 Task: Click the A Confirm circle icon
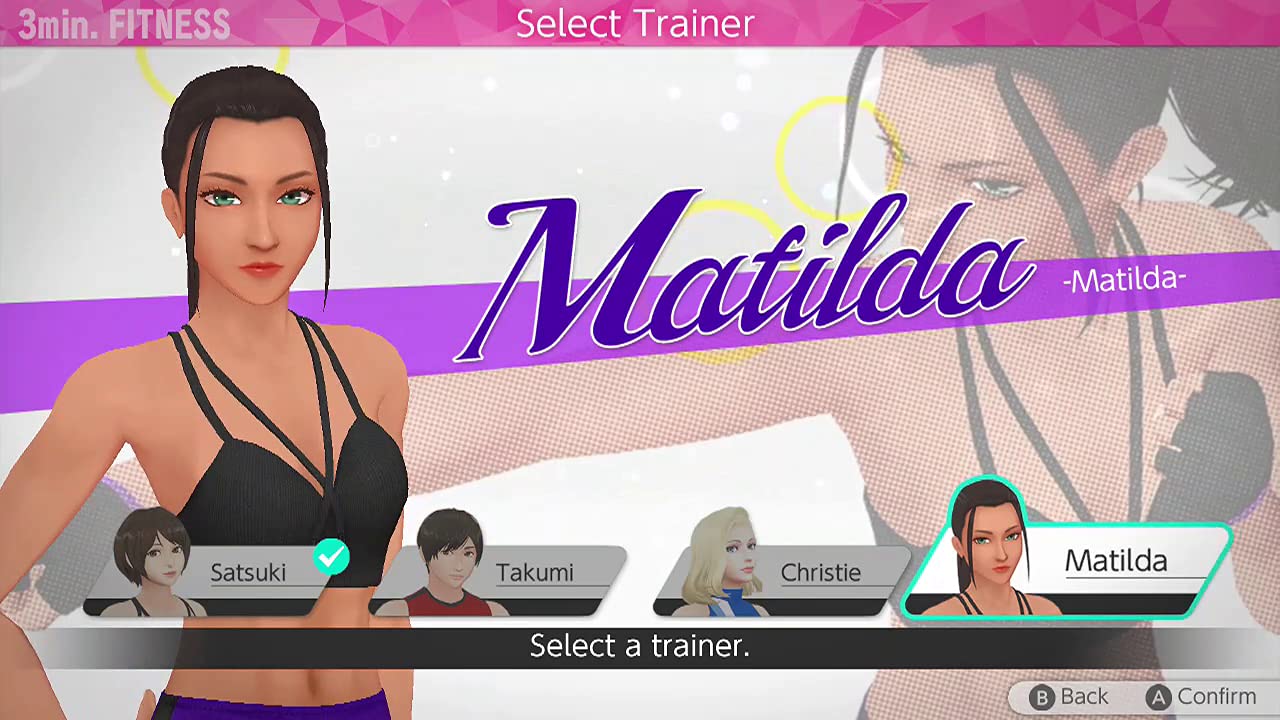click(1160, 697)
